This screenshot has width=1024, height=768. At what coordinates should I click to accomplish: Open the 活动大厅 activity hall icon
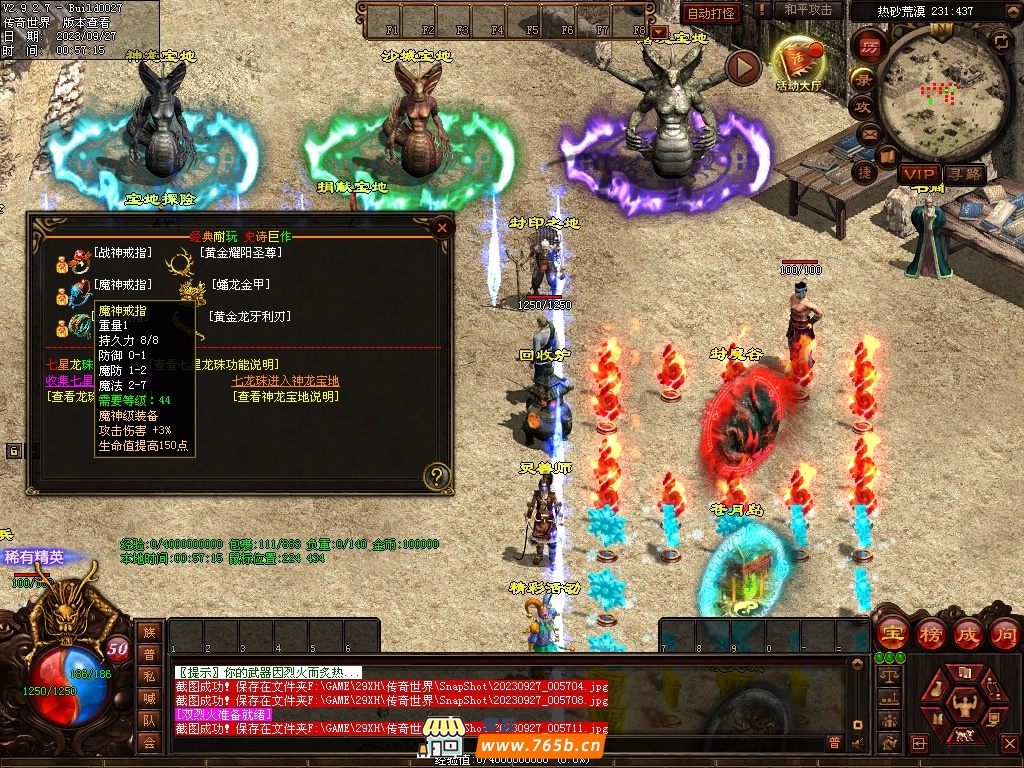point(798,62)
